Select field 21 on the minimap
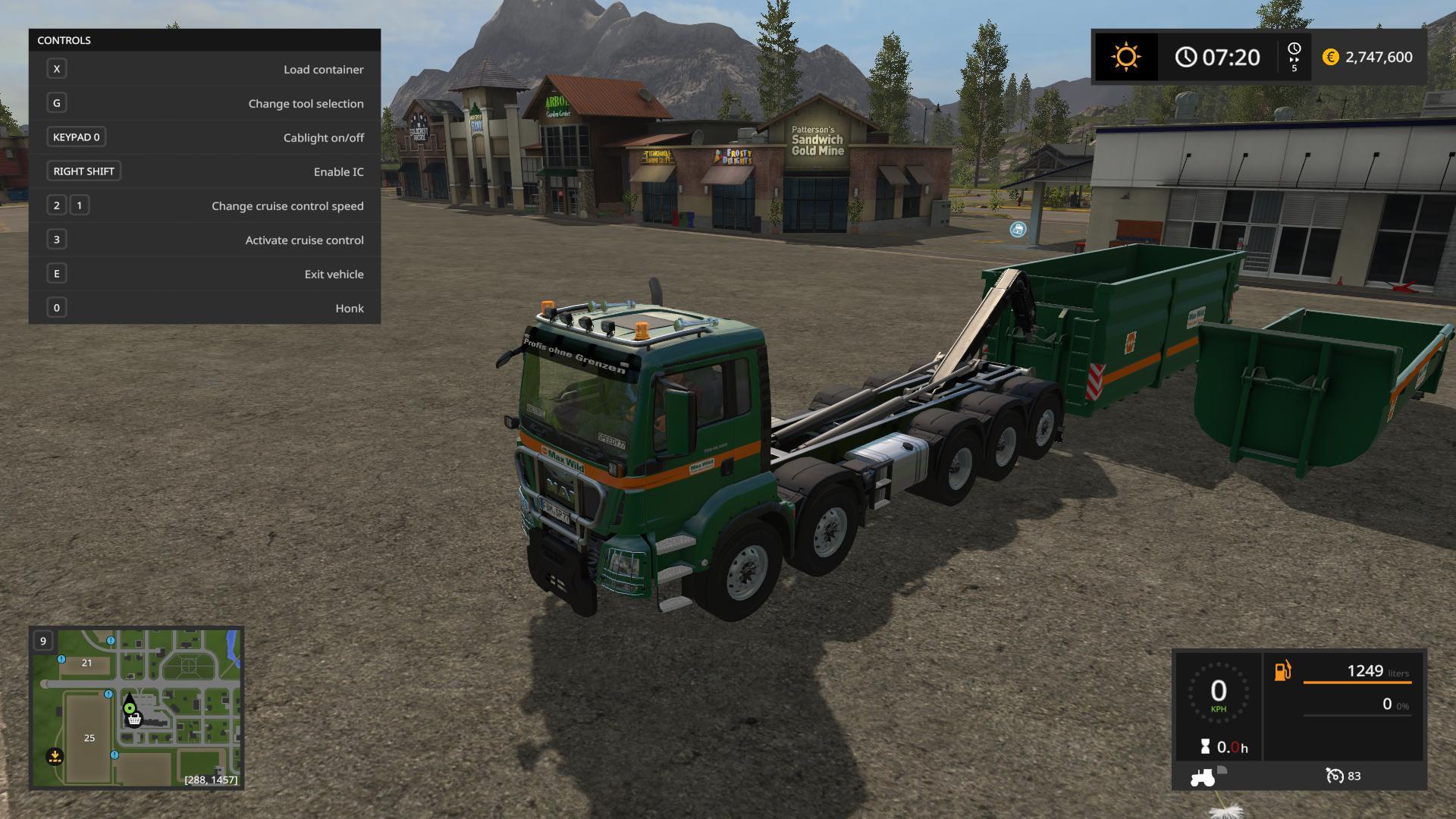This screenshot has height=819, width=1456. (86, 663)
